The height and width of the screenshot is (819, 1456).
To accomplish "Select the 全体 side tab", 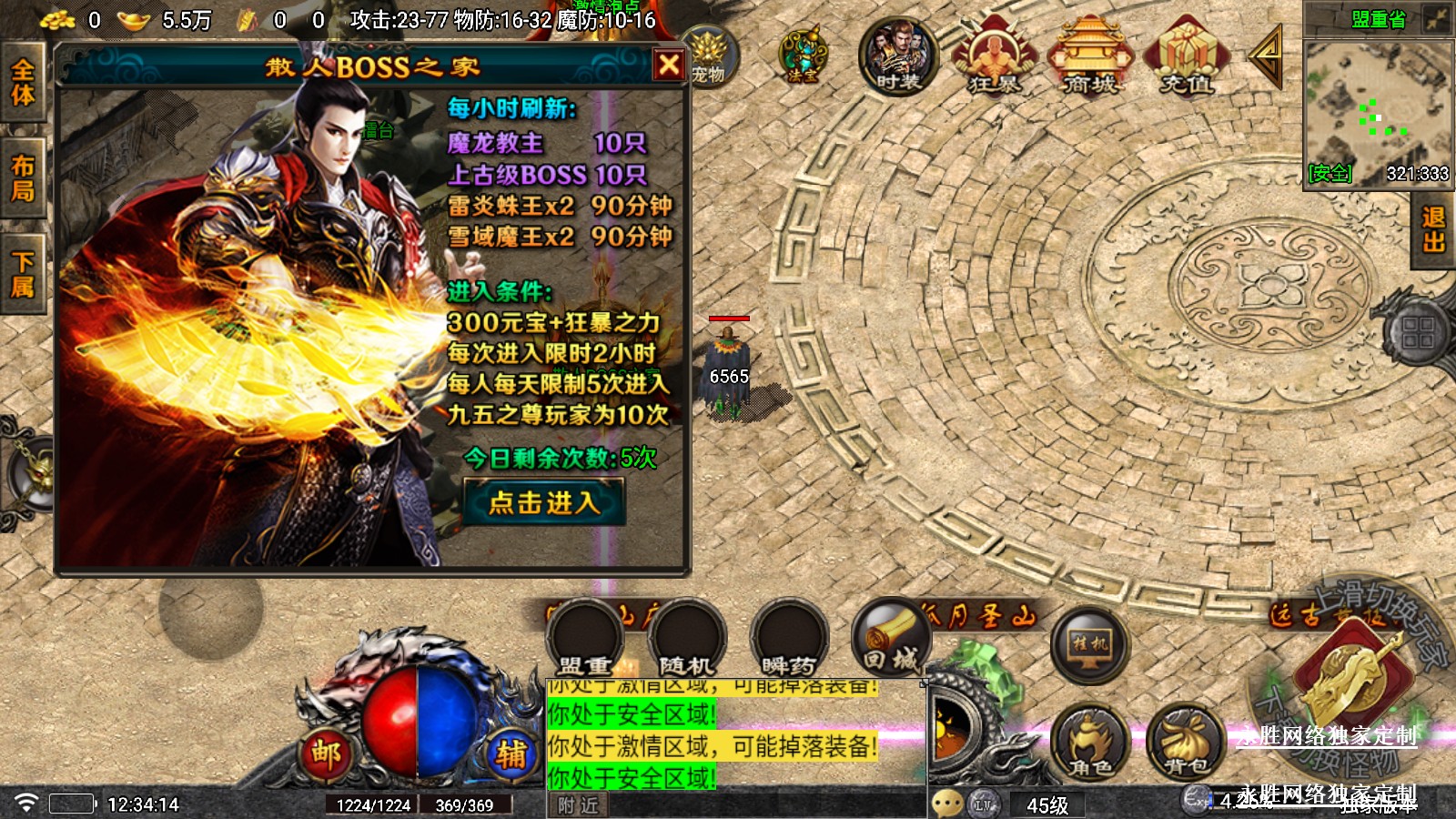I will [23, 83].
